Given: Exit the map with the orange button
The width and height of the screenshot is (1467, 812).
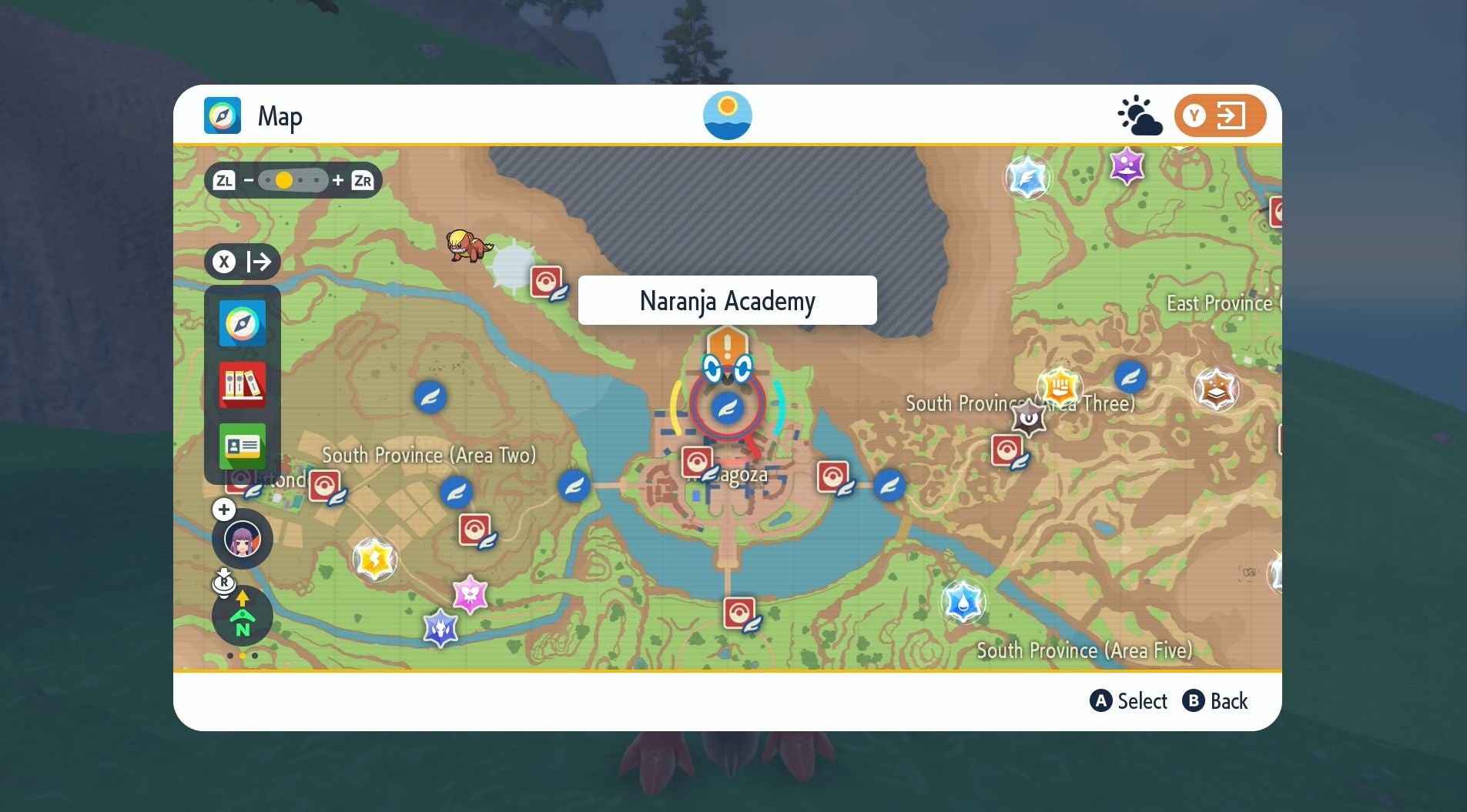Looking at the screenshot, I should (1220, 116).
